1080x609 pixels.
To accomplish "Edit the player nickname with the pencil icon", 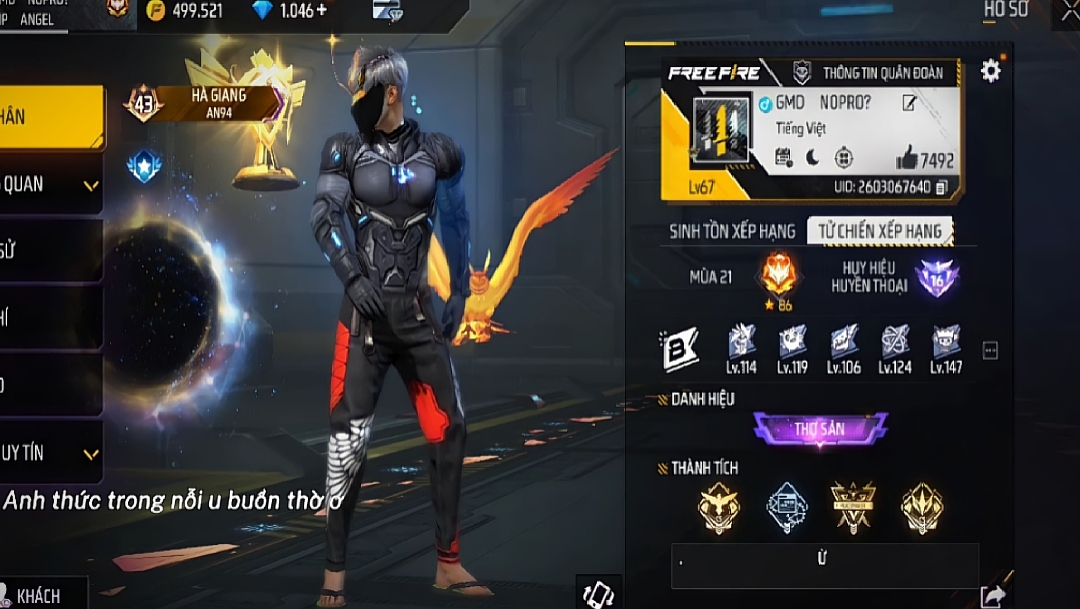I will [x=909, y=103].
